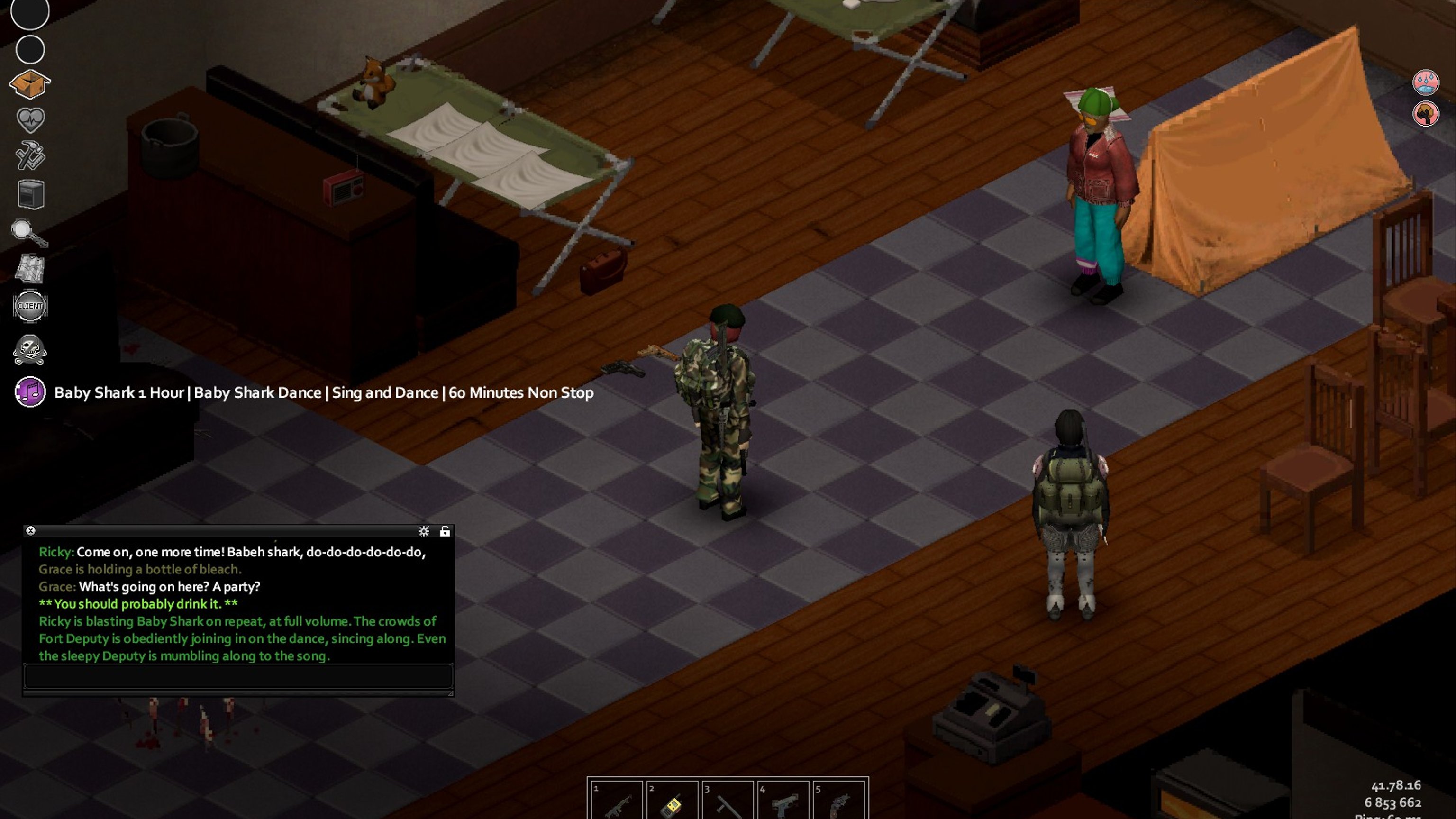Close the chat window

click(x=31, y=531)
